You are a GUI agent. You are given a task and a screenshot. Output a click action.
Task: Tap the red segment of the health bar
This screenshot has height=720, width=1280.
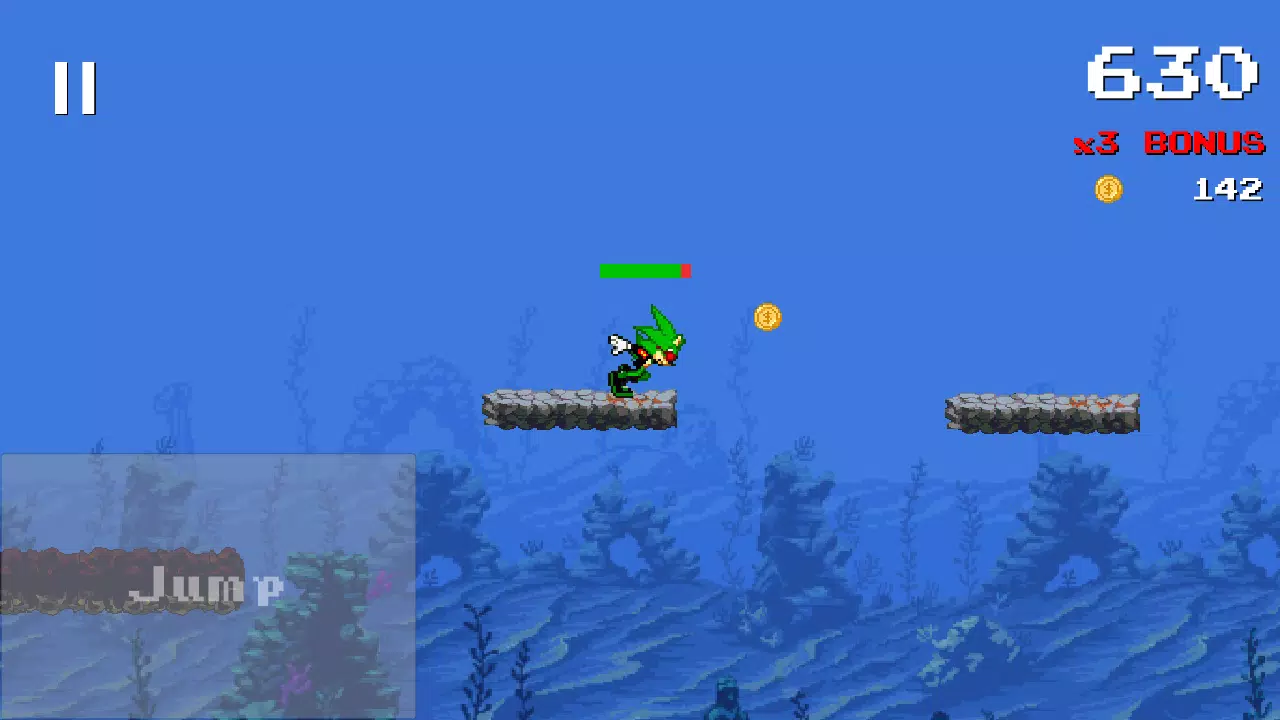pyautogui.click(x=686, y=270)
